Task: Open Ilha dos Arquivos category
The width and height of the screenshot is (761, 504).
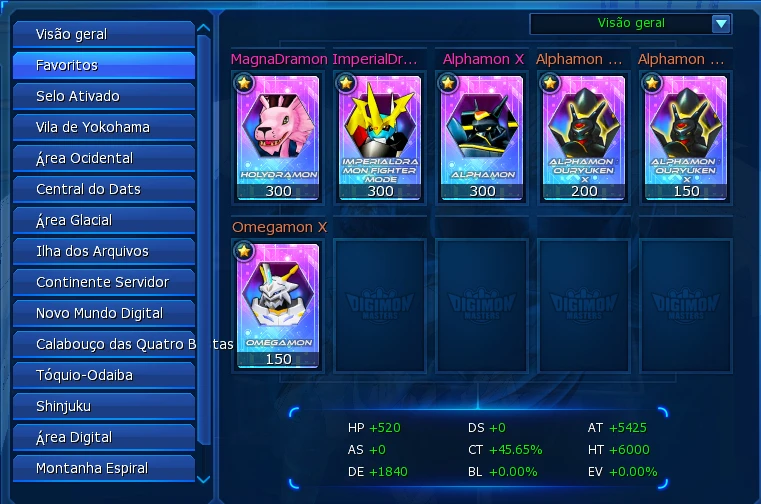Action: (103, 251)
